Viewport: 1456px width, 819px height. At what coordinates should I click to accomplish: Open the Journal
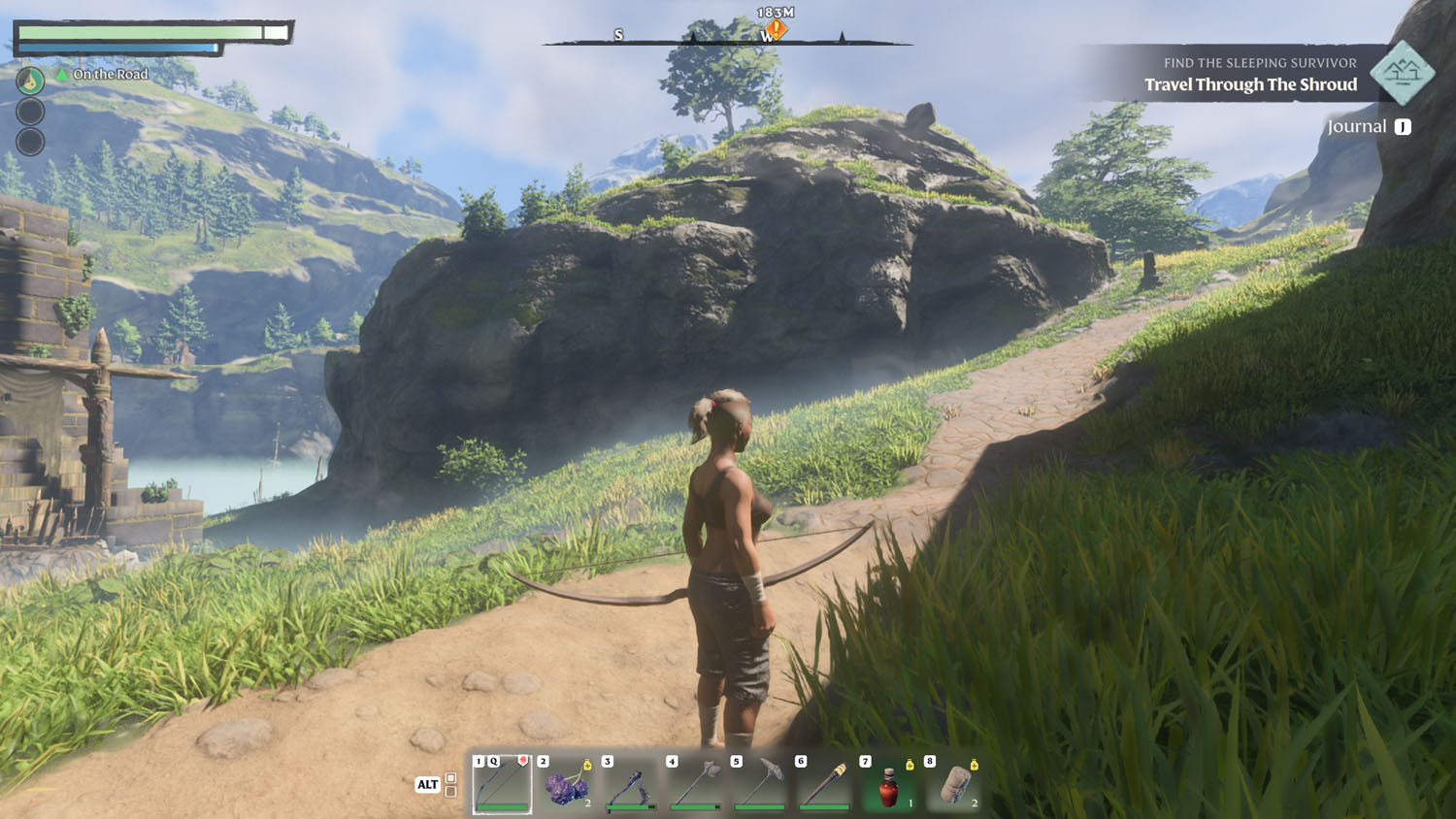click(x=1369, y=127)
